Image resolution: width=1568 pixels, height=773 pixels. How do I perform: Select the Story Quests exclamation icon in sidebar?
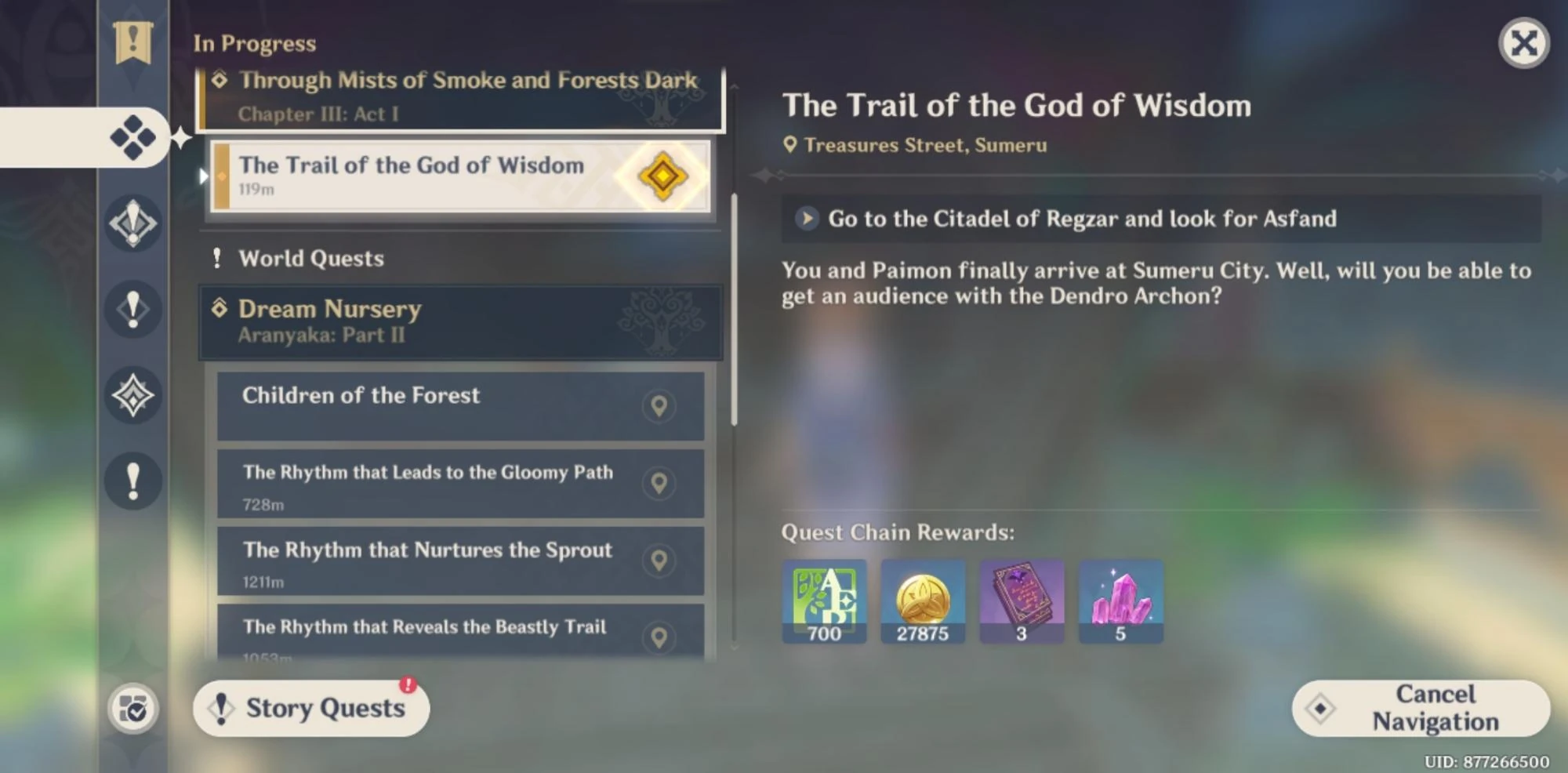pyautogui.click(x=133, y=309)
